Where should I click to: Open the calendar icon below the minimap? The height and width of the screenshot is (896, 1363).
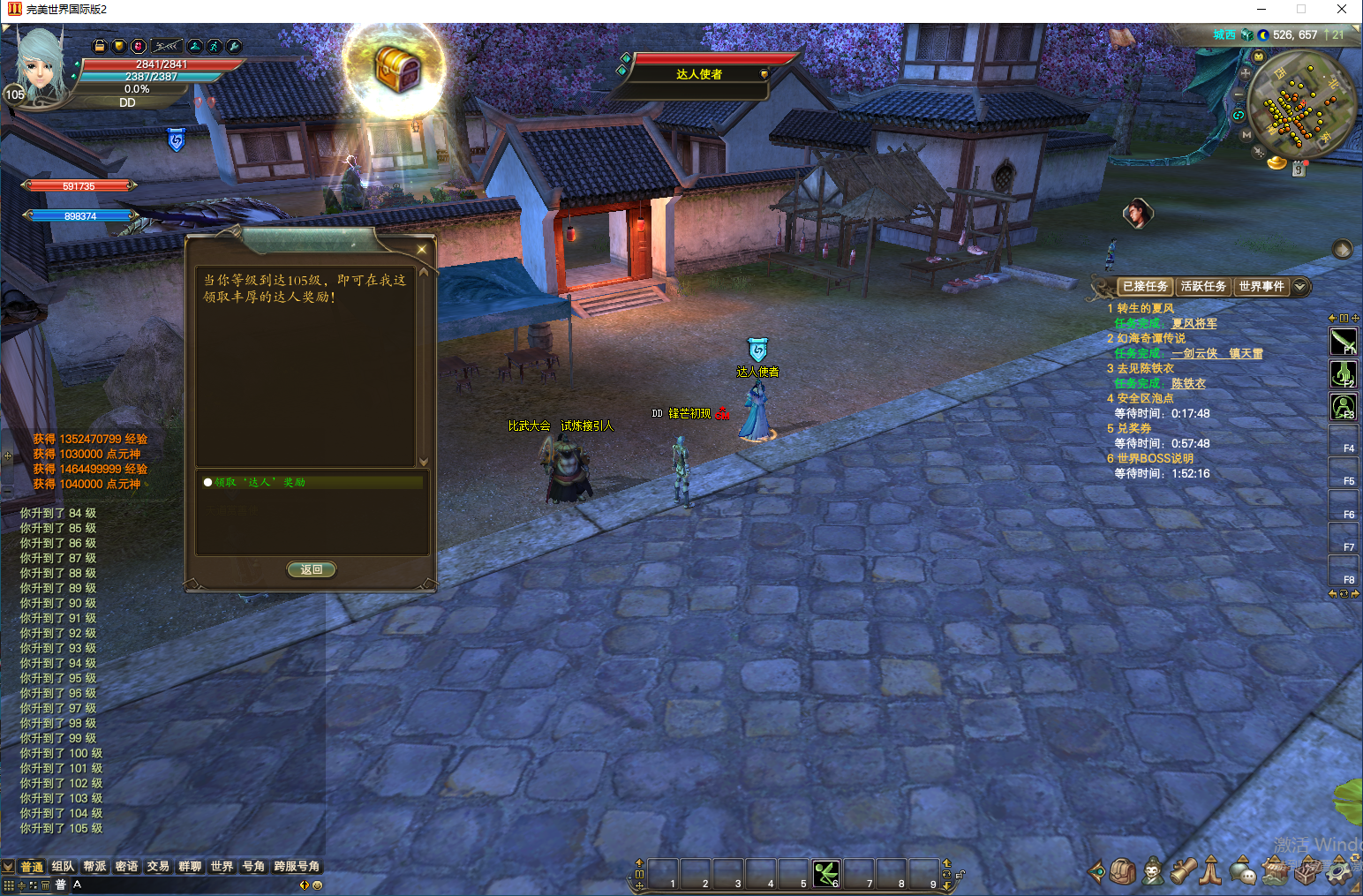point(1299,169)
